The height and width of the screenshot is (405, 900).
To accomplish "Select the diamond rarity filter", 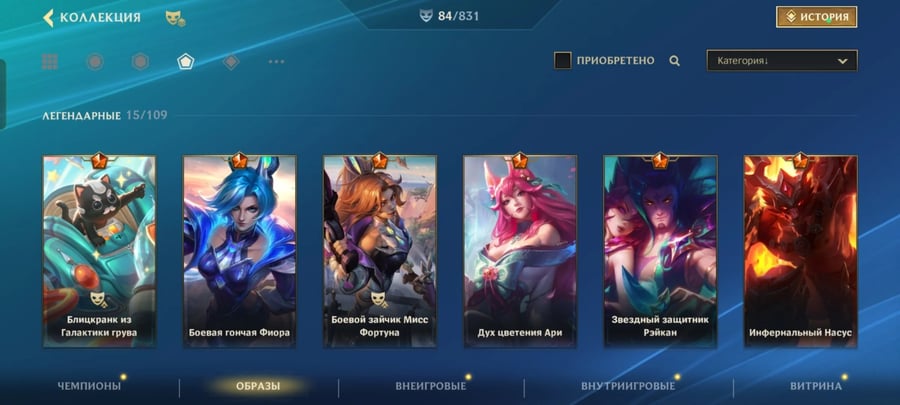I will [x=231, y=62].
